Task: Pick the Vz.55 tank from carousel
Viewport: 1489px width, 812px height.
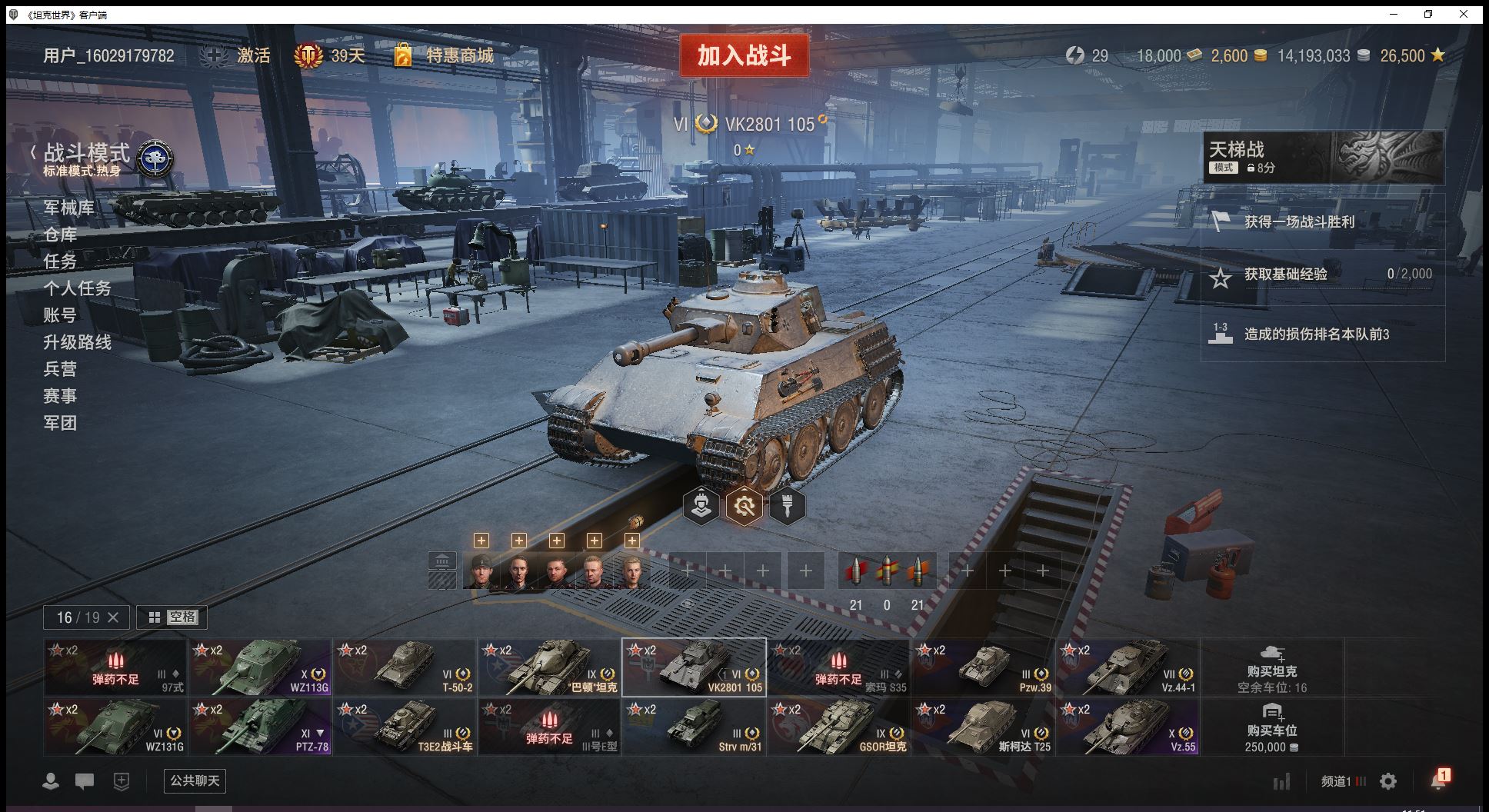Action: (x=1128, y=726)
